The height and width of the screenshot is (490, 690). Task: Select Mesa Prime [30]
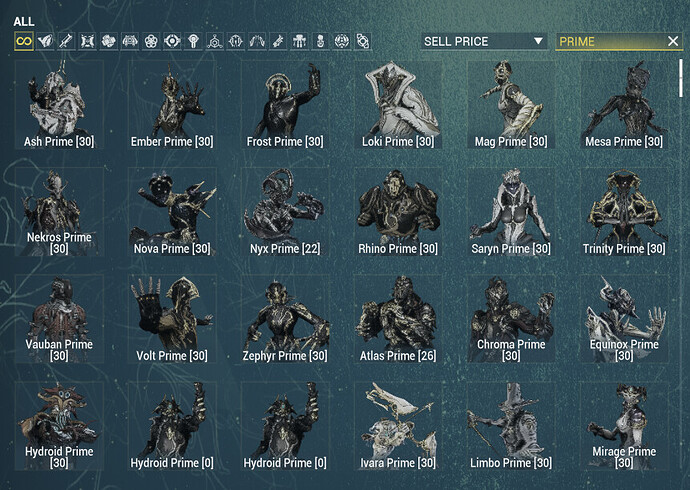click(x=624, y=105)
